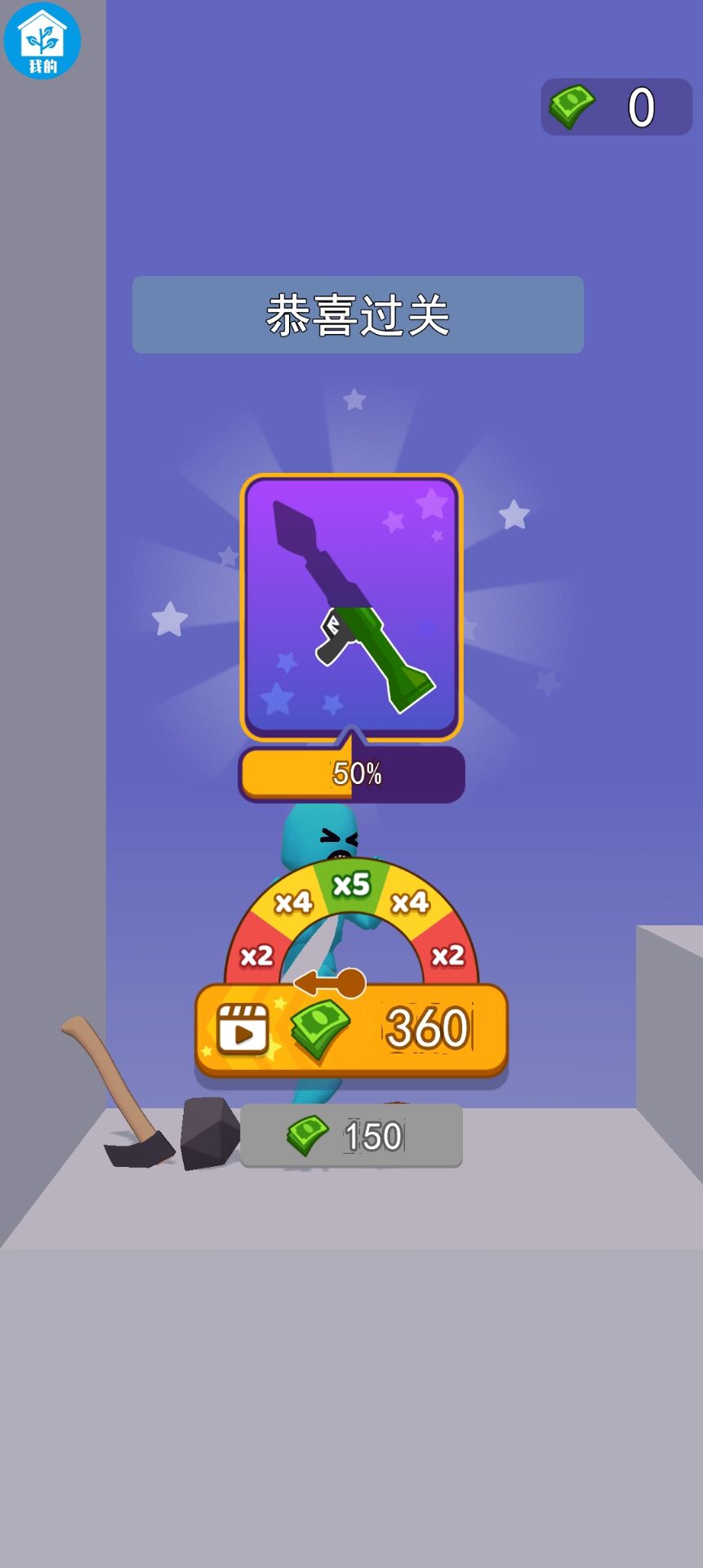Collect the plain 150 cash reward
Image resolution: width=703 pixels, height=1568 pixels.
point(351,1135)
